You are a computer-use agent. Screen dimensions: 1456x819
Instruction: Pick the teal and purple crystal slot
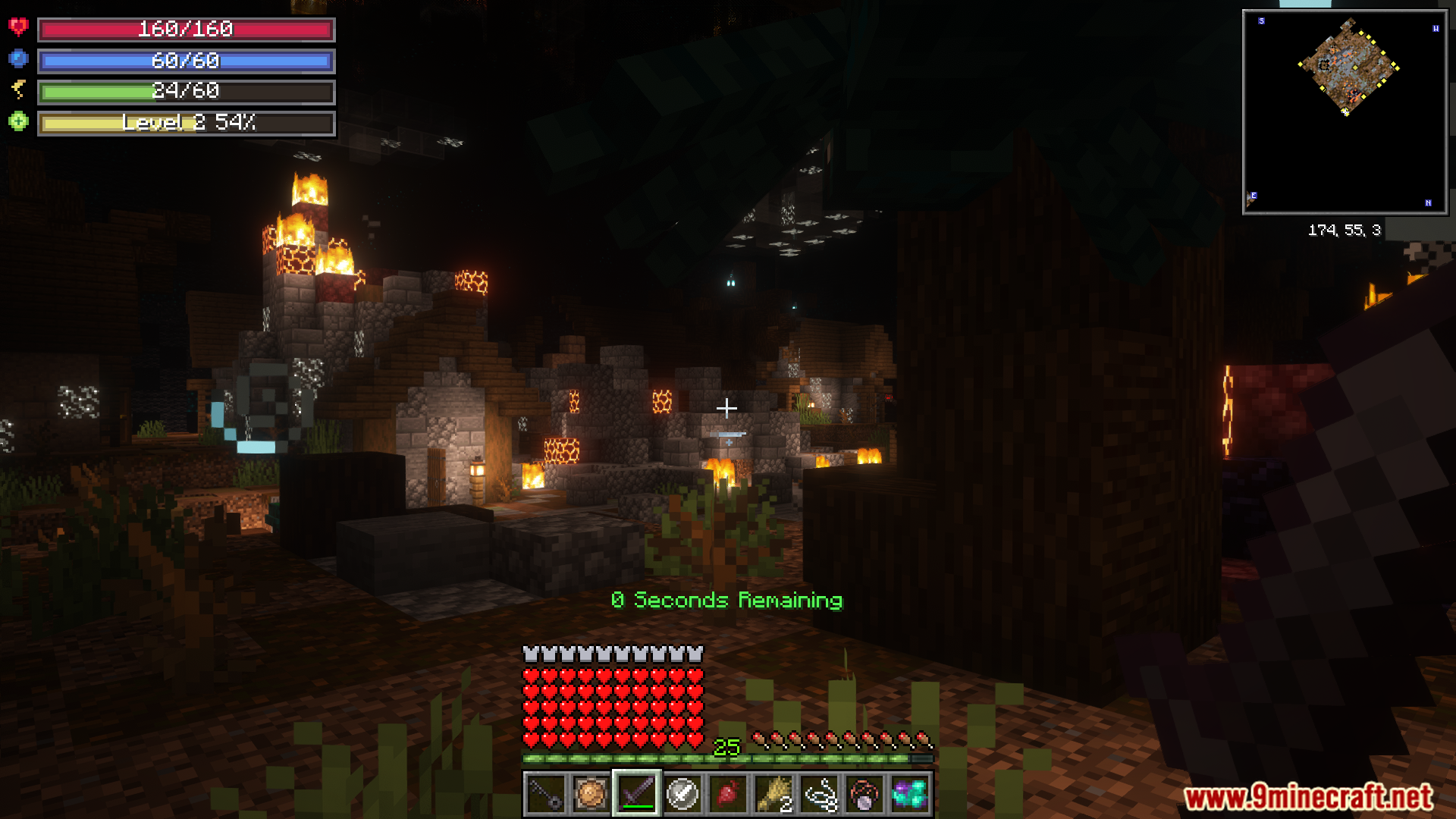point(910,794)
